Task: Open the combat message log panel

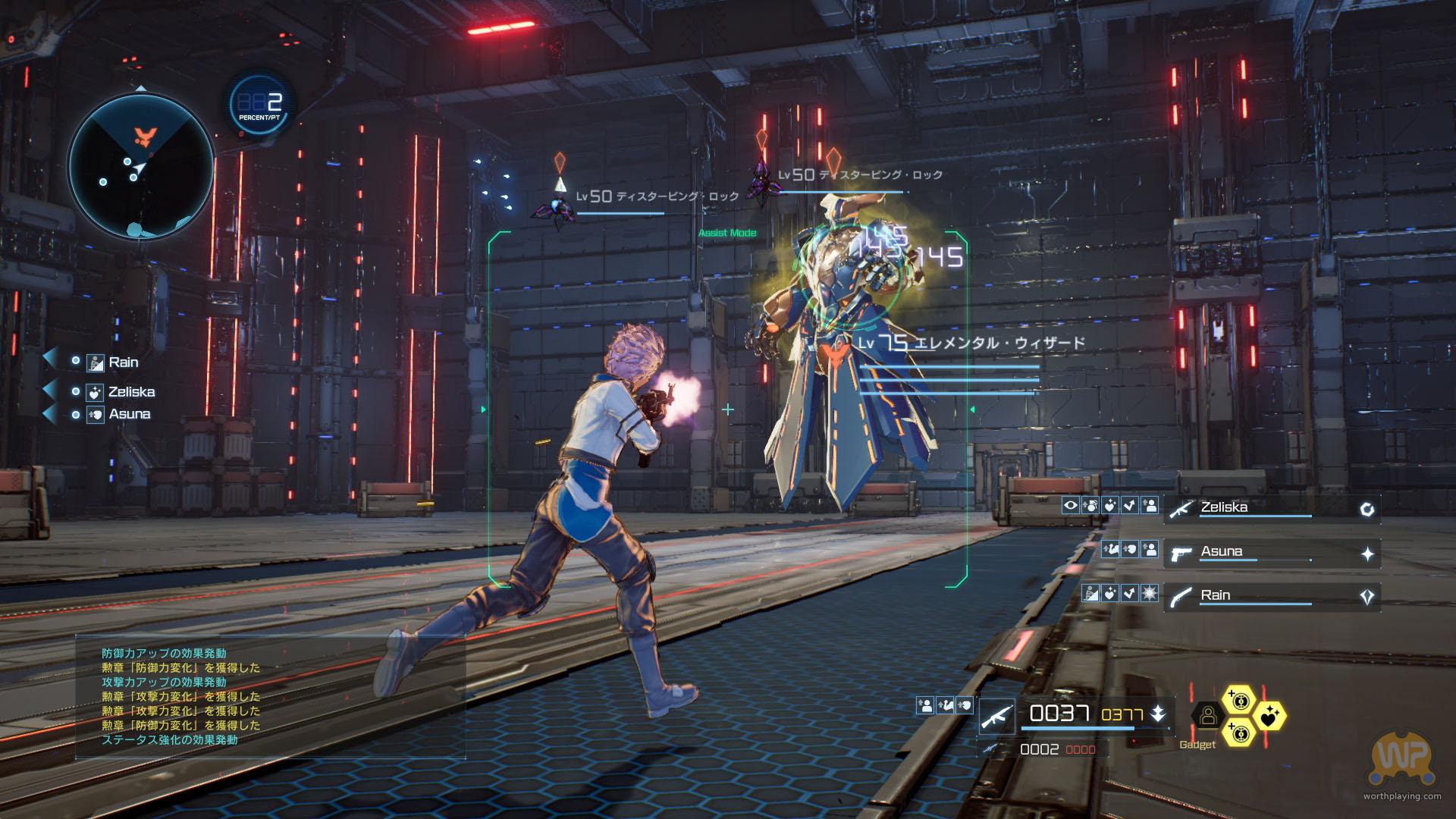Action: [x=270, y=696]
